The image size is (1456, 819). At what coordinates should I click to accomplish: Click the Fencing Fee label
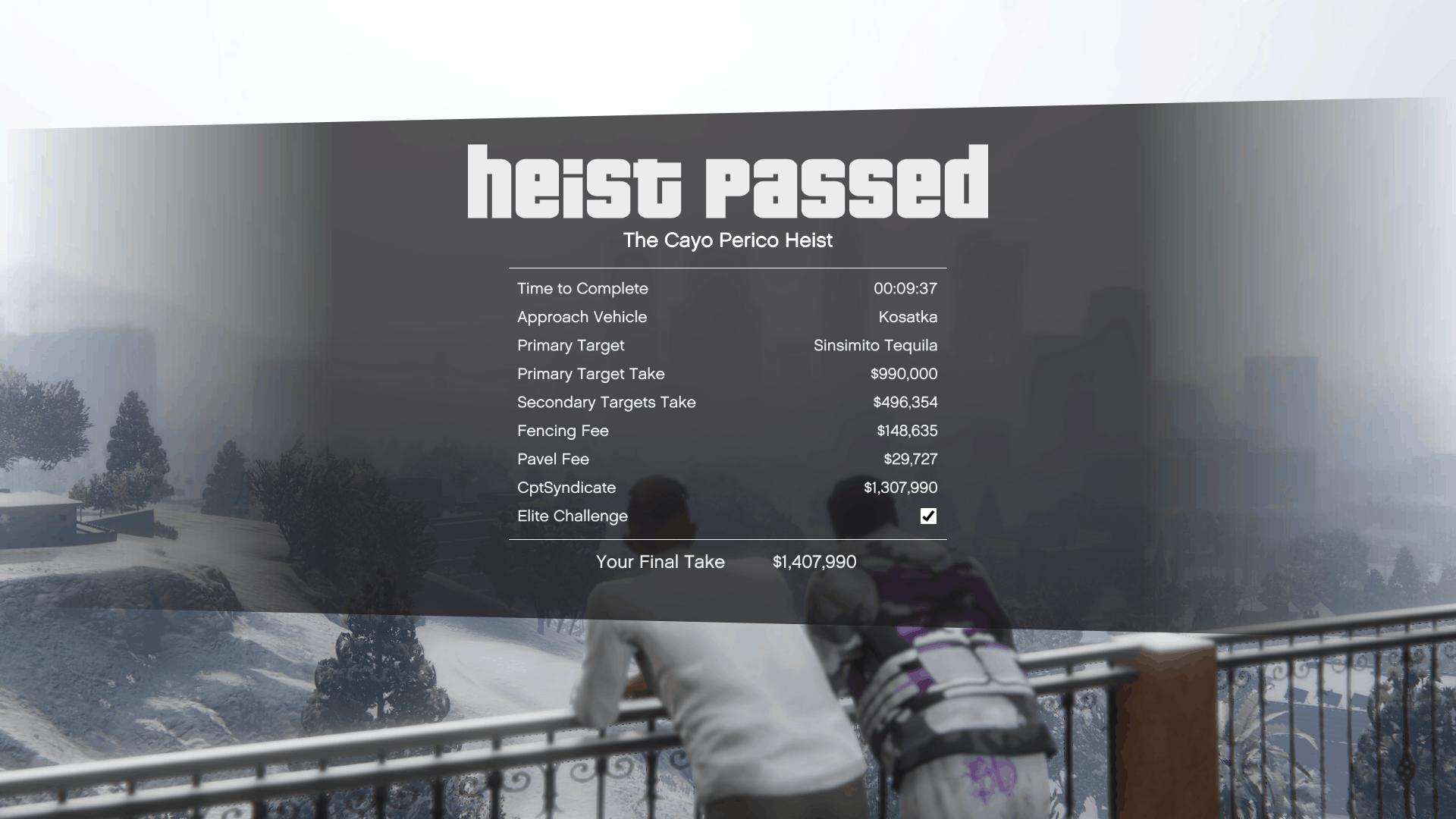pyautogui.click(x=562, y=431)
